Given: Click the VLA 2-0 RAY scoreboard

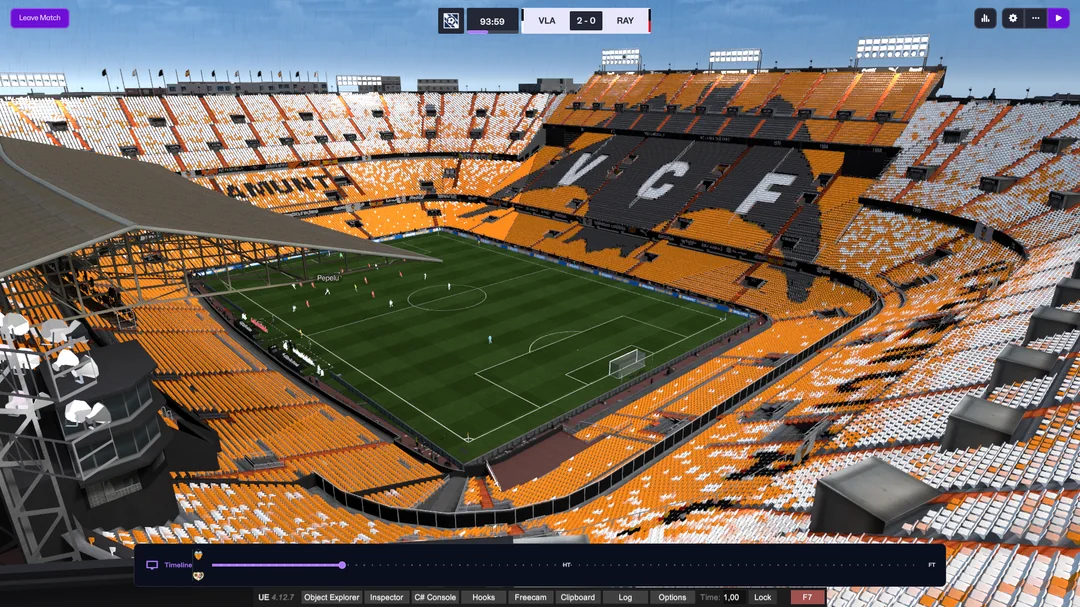Looking at the screenshot, I should tap(586, 21).
